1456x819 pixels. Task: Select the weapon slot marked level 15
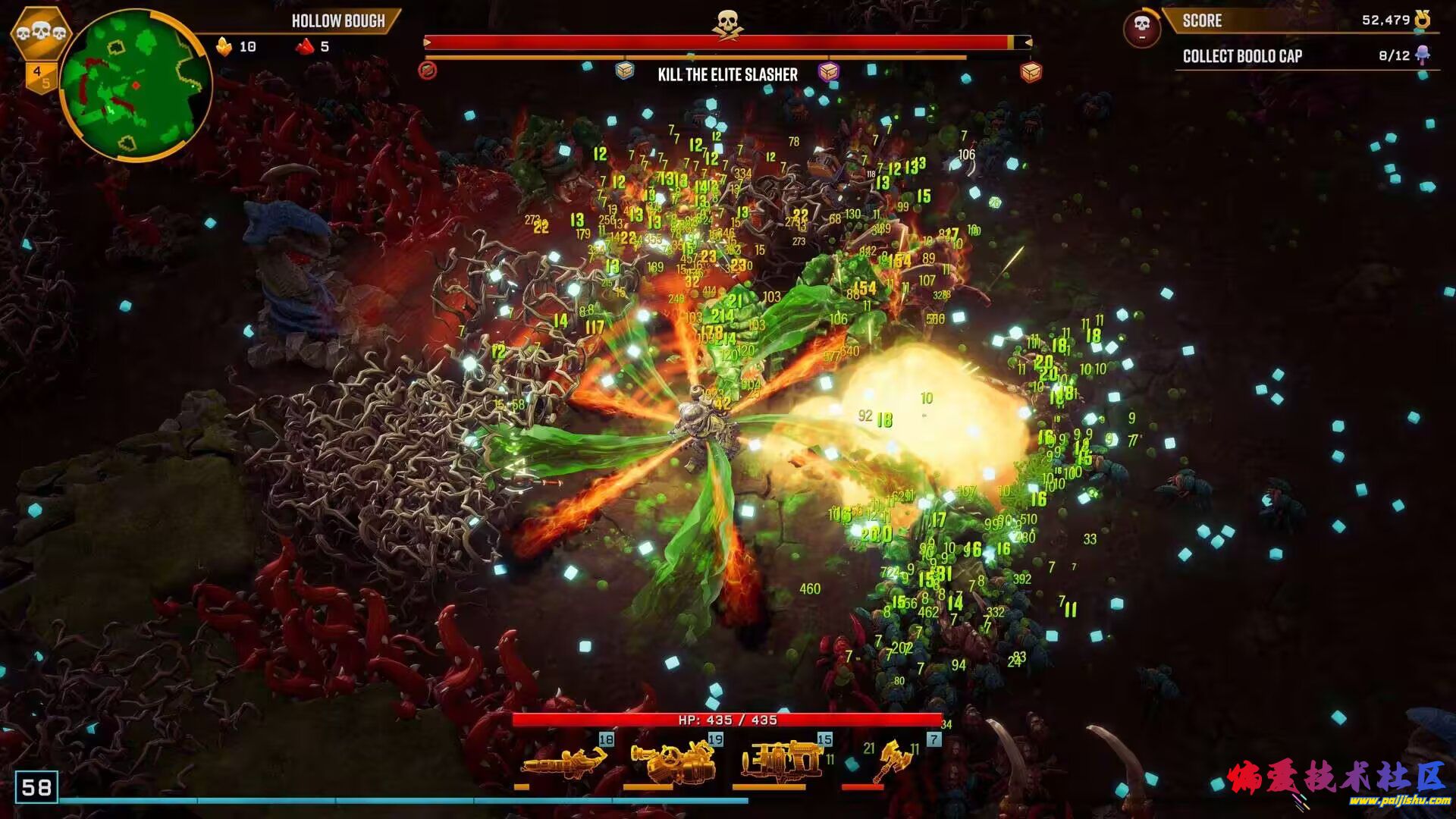pyautogui.click(x=783, y=760)
